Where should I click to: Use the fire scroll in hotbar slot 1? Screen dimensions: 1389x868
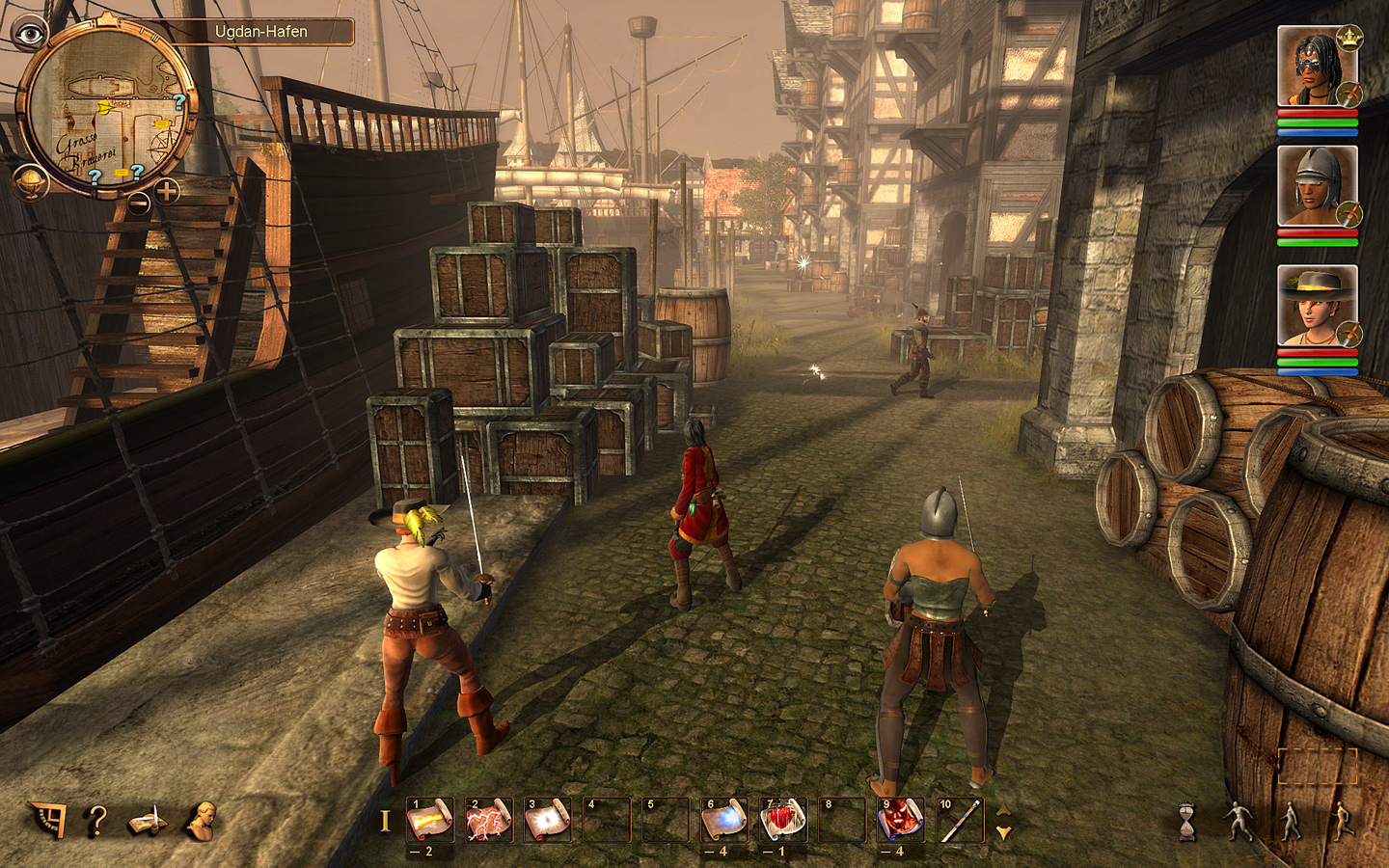[x=429, y=821]
